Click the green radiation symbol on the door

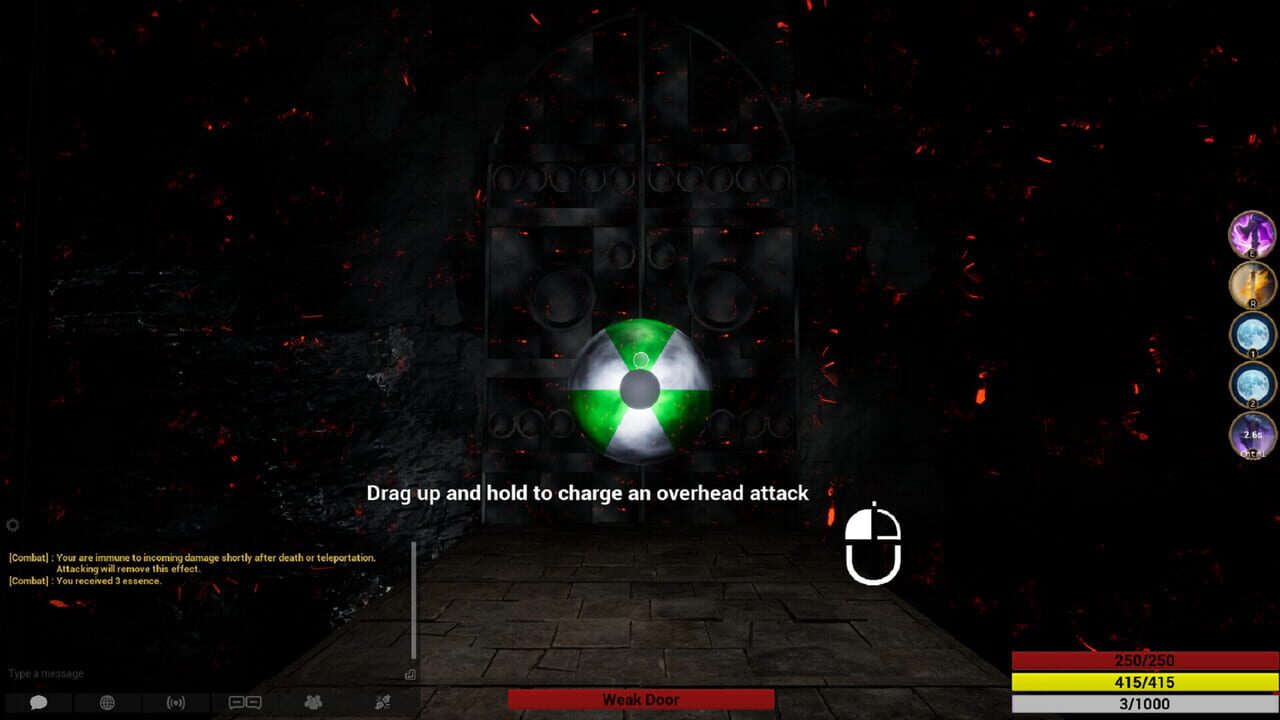point(640,388)
